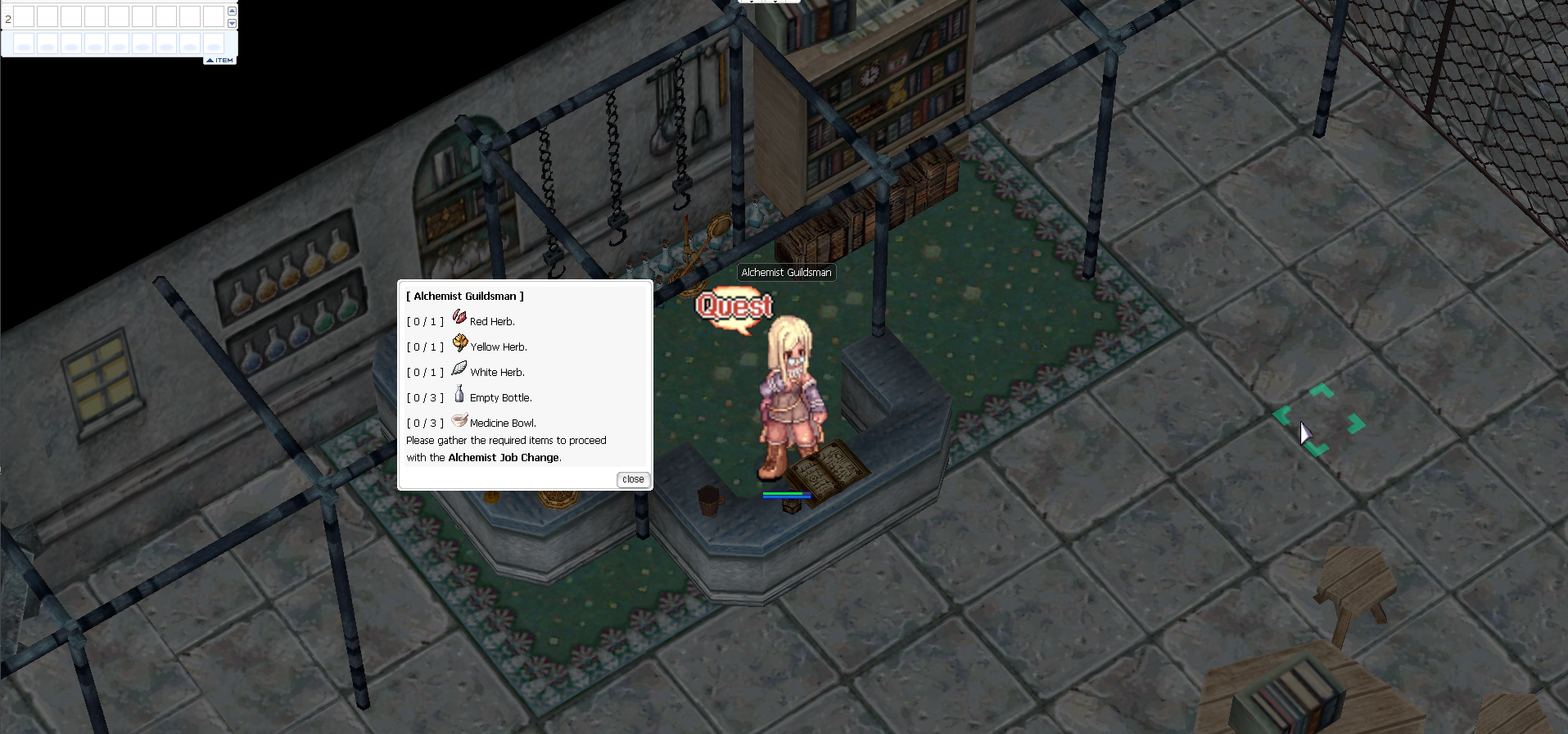Click the Red Herb icon in the dialogue
The width and height of the screenshot is (1568, 734).
click(x=459, y=317)
